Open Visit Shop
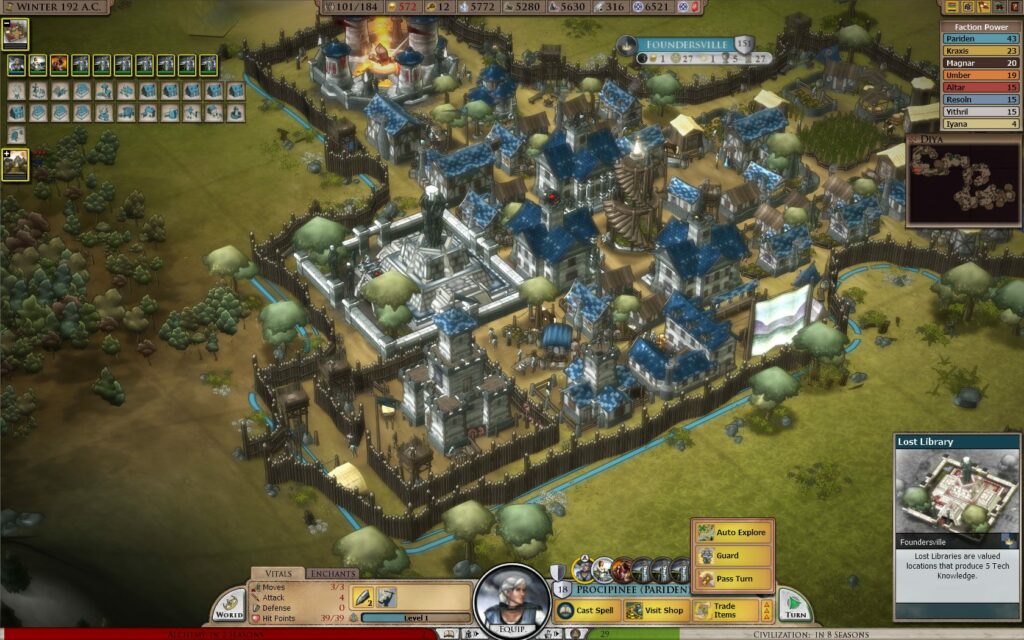The height and width of the screenshot is (640, 1024). [x=656, y=610]
